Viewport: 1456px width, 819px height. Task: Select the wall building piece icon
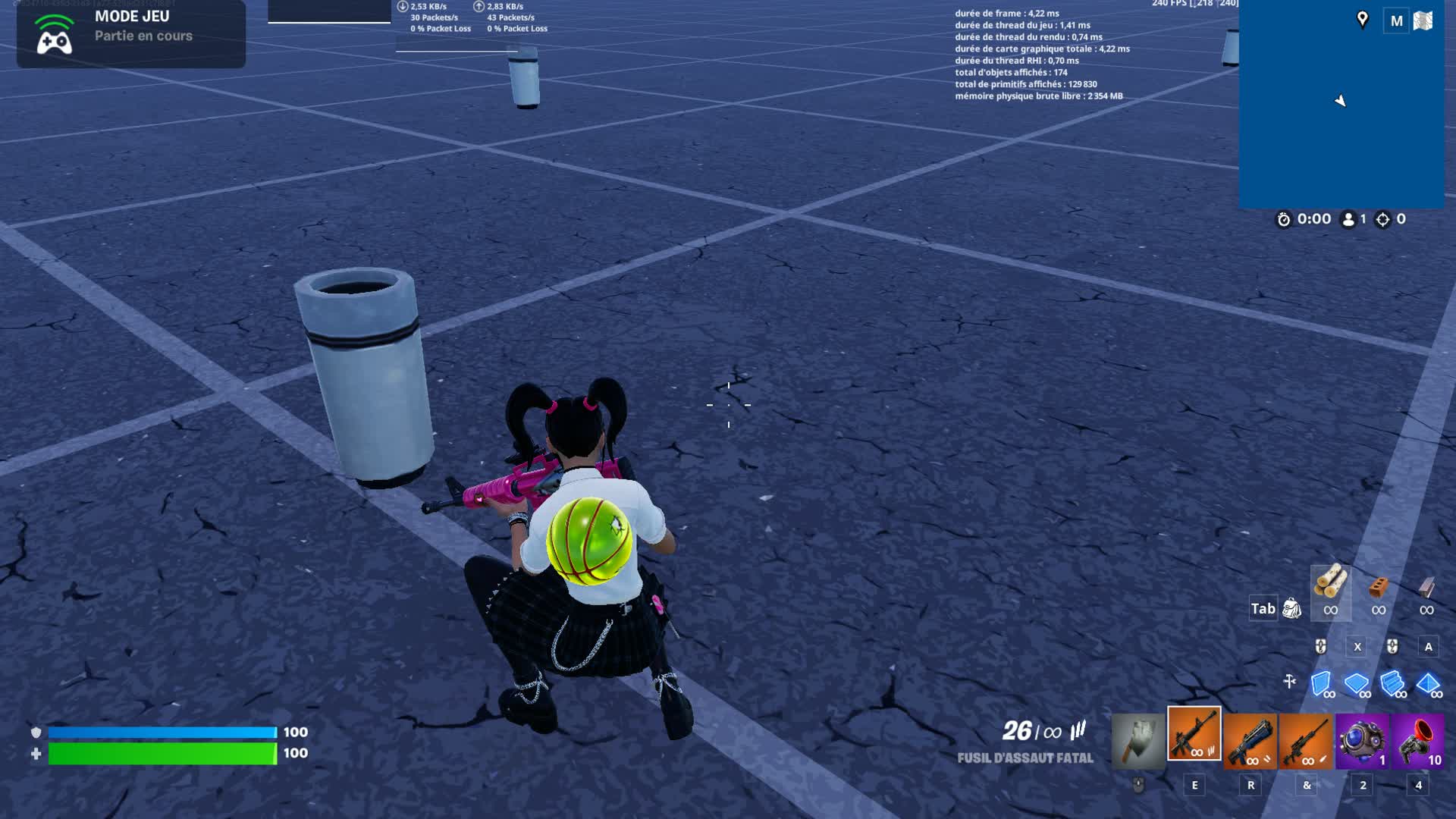click(1321, 682)
